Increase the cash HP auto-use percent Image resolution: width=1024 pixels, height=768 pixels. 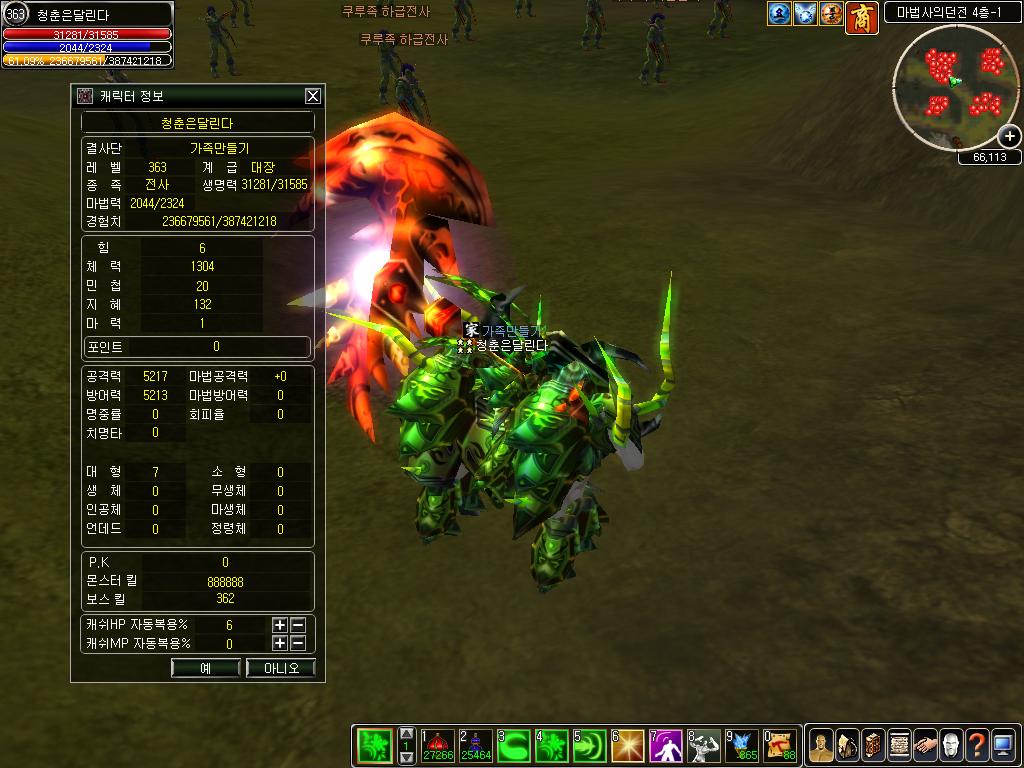[x=280, y=625]
